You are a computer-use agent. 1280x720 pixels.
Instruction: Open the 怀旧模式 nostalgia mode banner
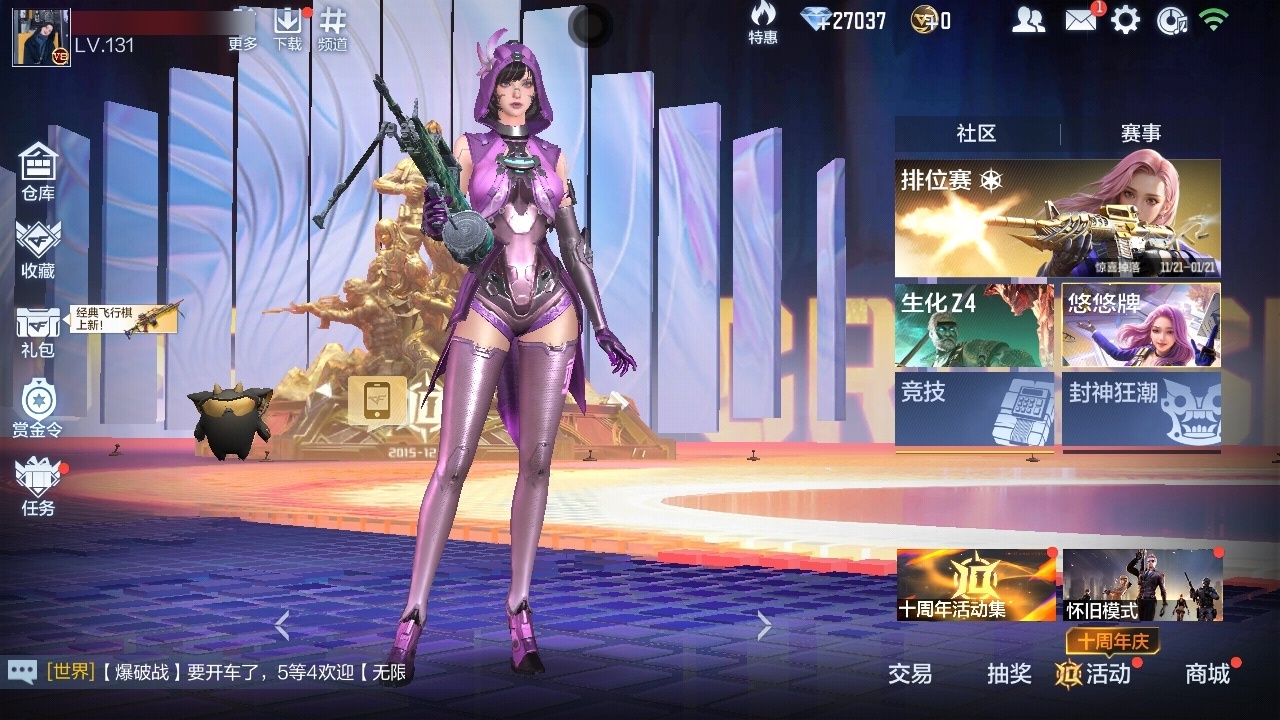1142,585
